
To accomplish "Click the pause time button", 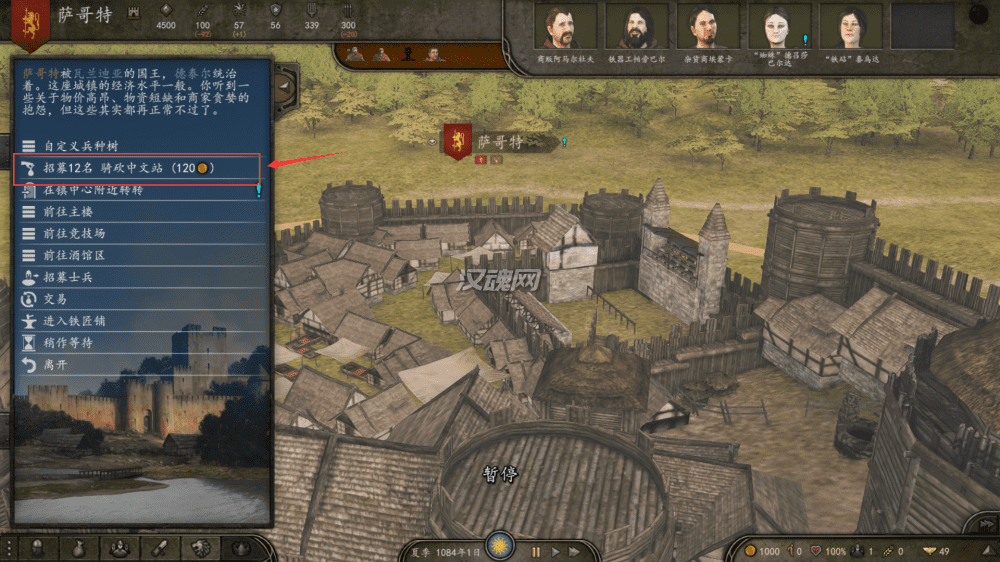I will (536, 551).
